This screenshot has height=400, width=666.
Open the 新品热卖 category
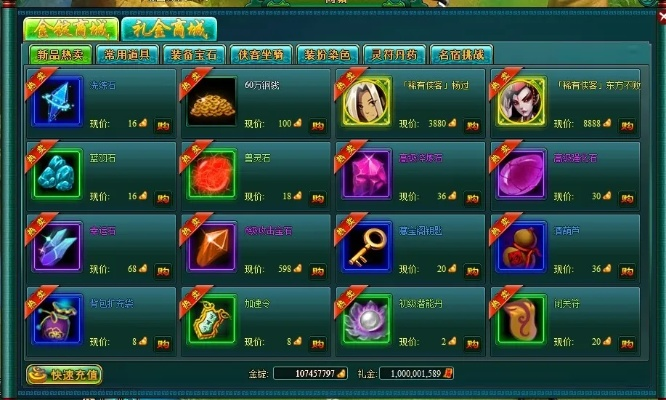click(58, 55)
